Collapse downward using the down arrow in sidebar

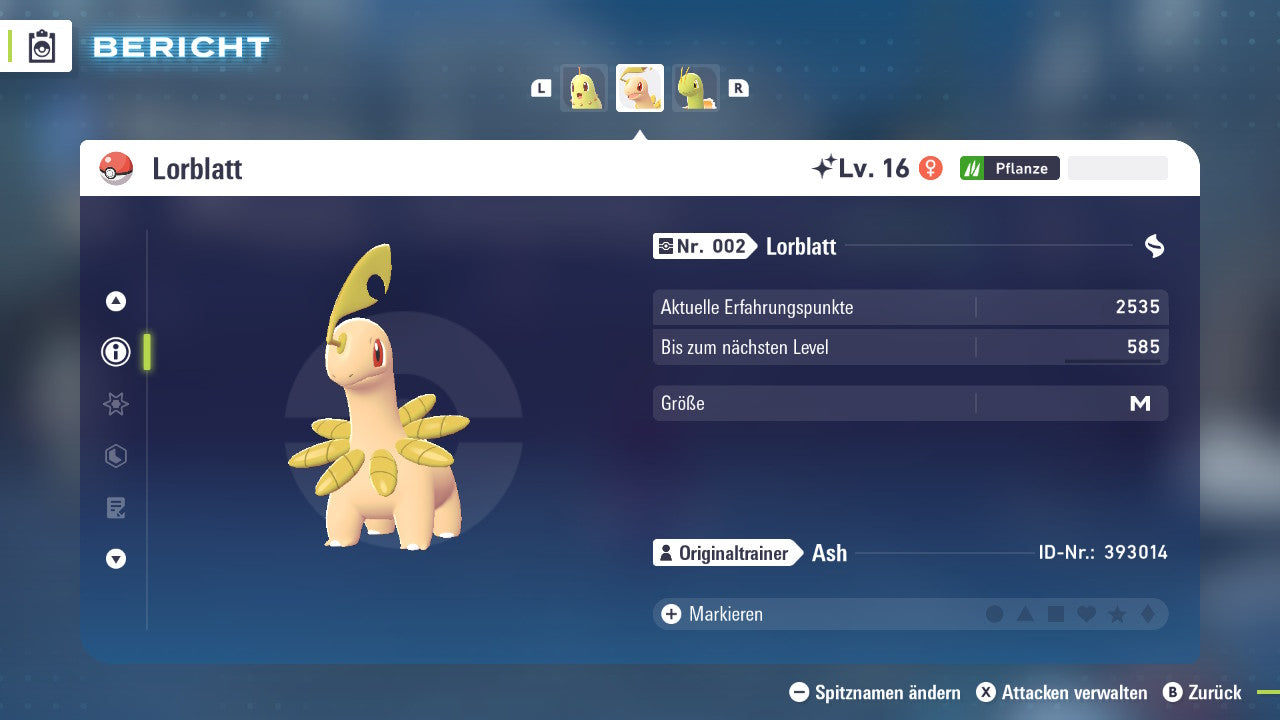point(115,559)
